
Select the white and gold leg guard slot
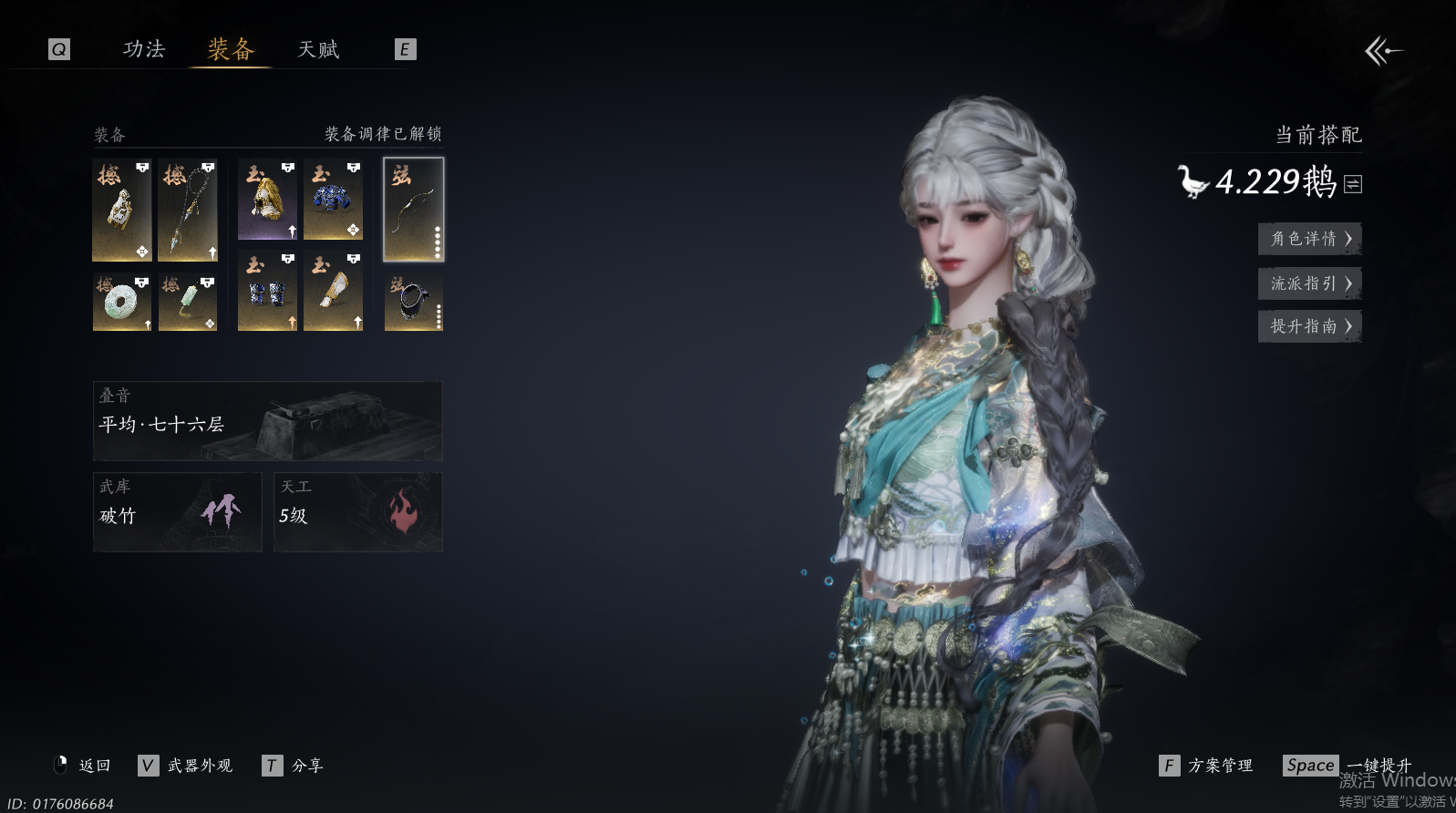click(x=333, y=292)
